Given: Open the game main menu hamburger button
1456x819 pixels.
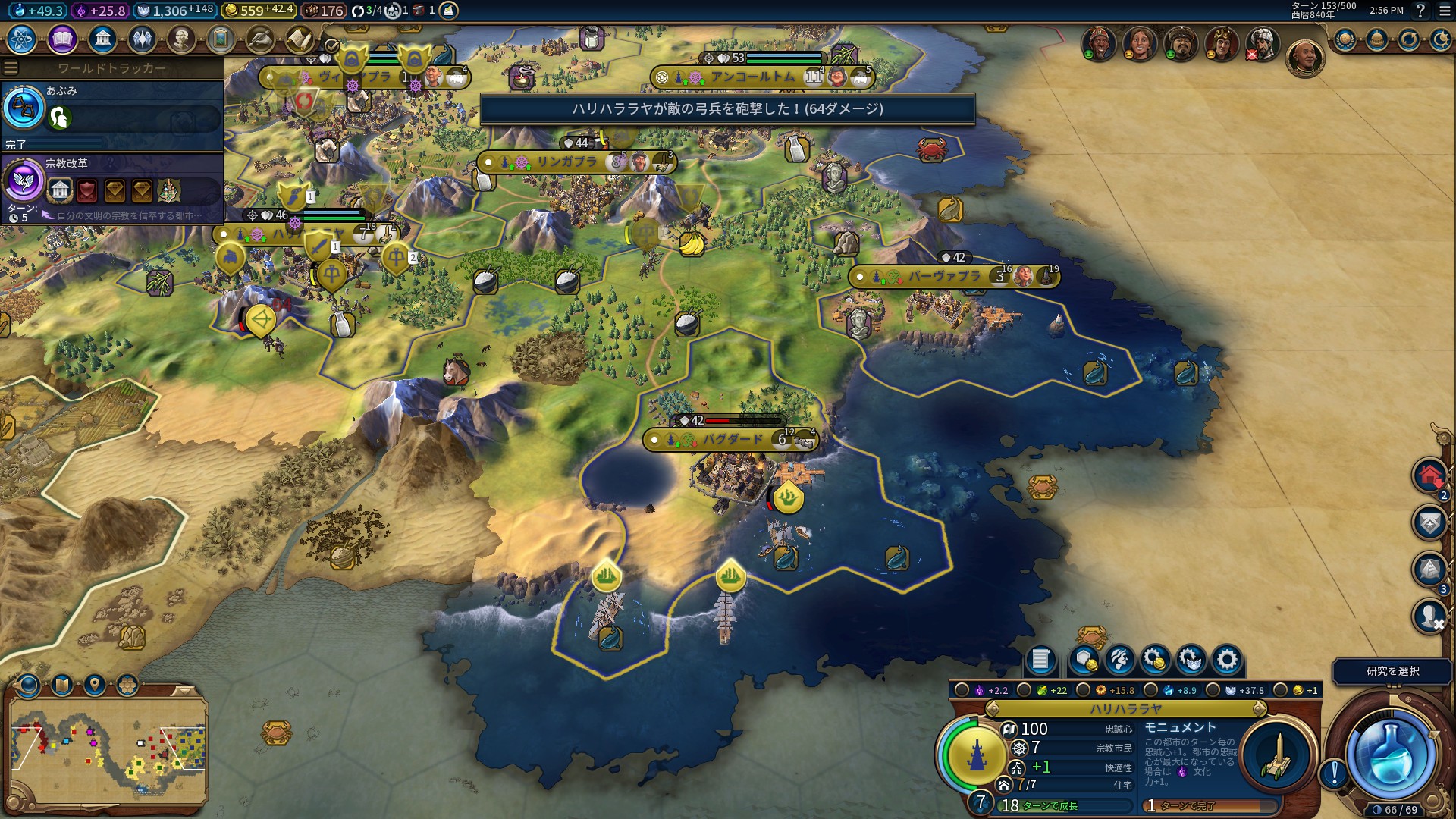Looking at the screenshot, I should (x=1445, y=11).
